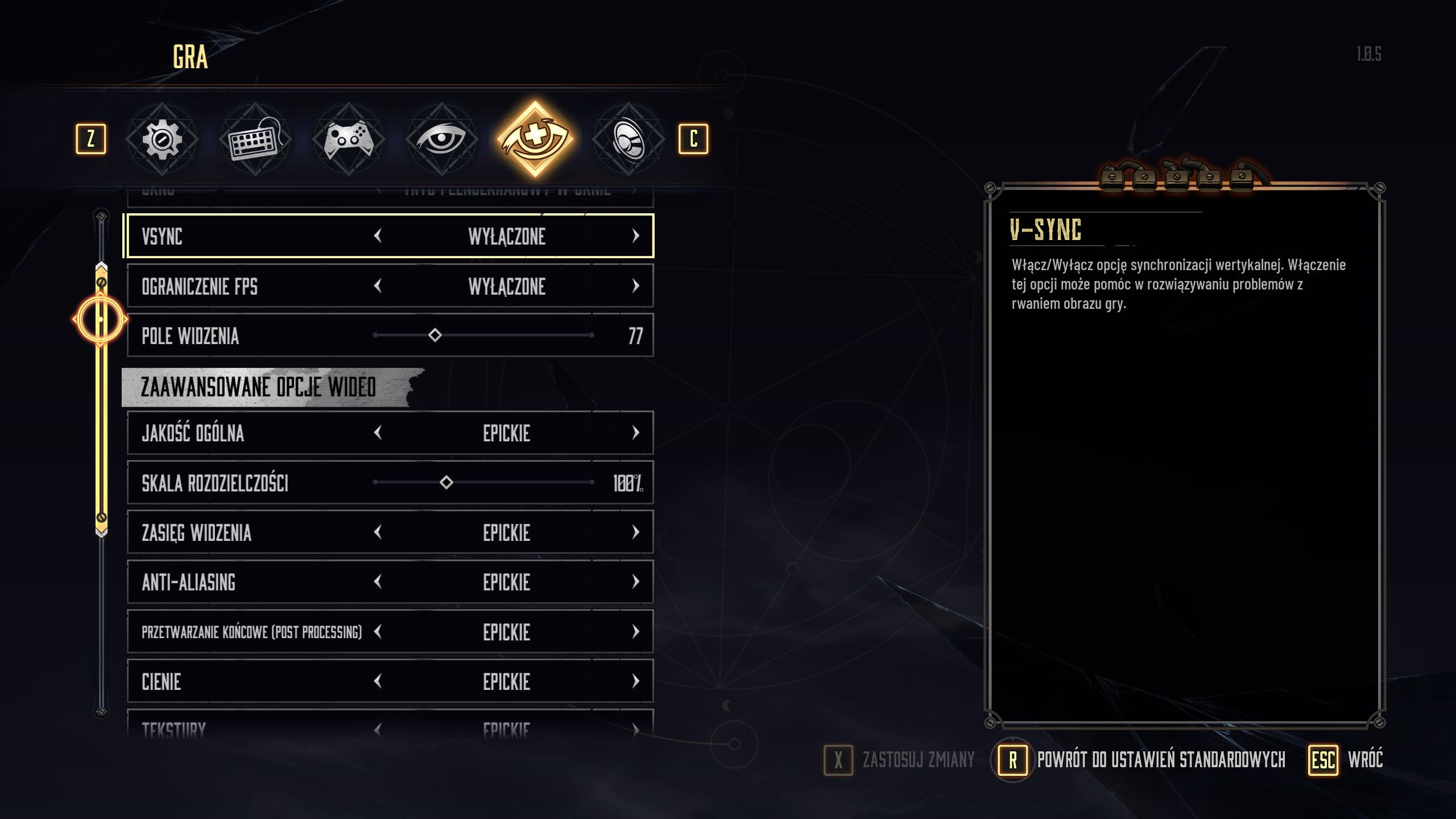Viewport: 1456px width, 819px height.
Task: Toggle CIENIE away from EPICKIE
Action: click(636, 681)
